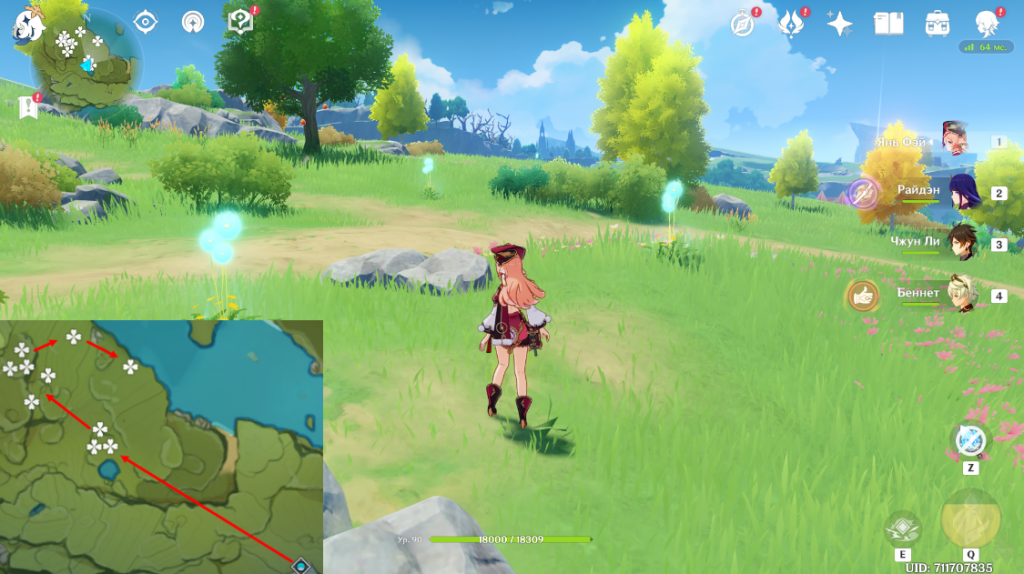1024x574 pixels.
Task: Open the winged battle pass icon
Action: (x=792, y=23)
